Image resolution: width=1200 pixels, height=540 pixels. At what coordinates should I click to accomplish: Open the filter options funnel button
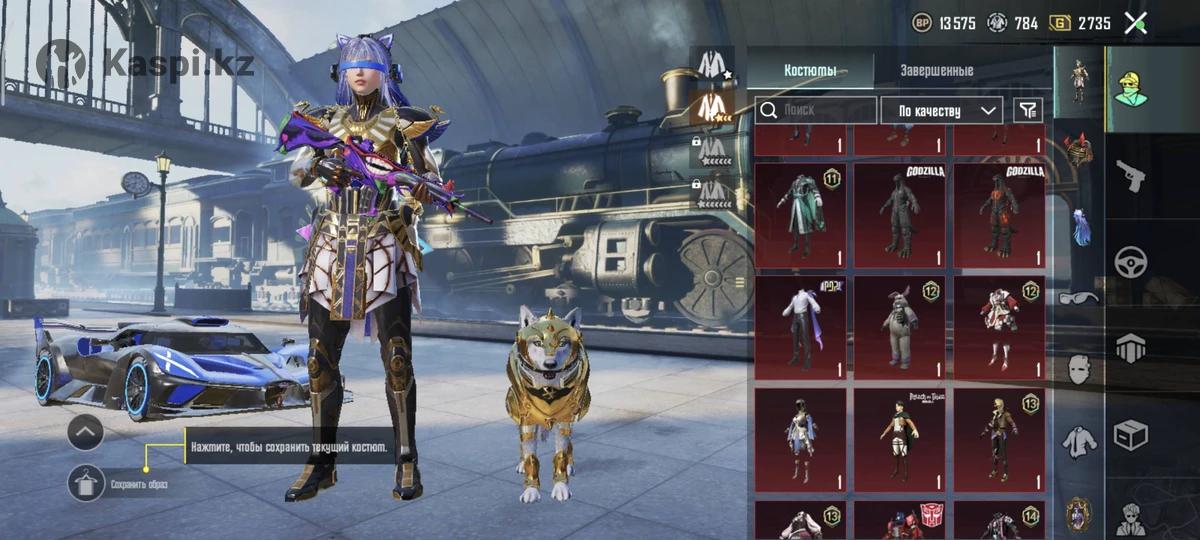[x=1027, y=110]
